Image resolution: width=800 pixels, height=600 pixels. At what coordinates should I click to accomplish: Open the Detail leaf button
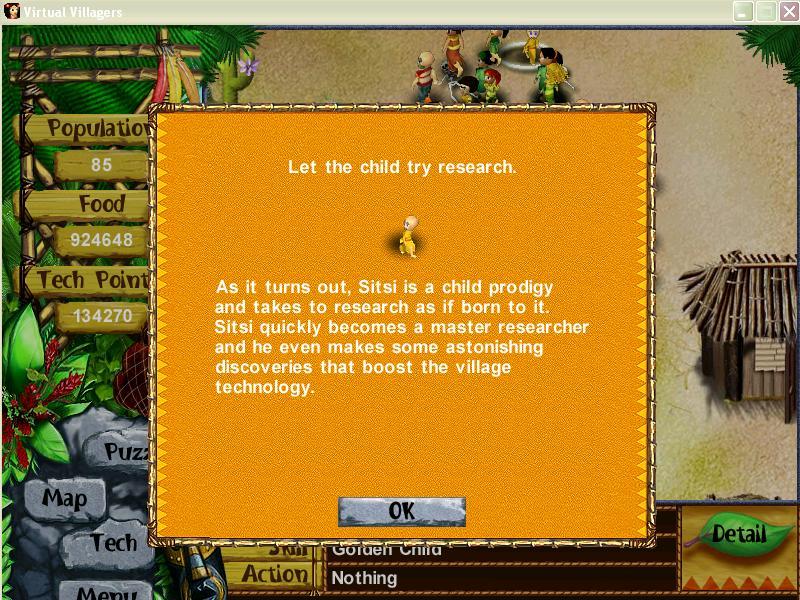(737, 535)
